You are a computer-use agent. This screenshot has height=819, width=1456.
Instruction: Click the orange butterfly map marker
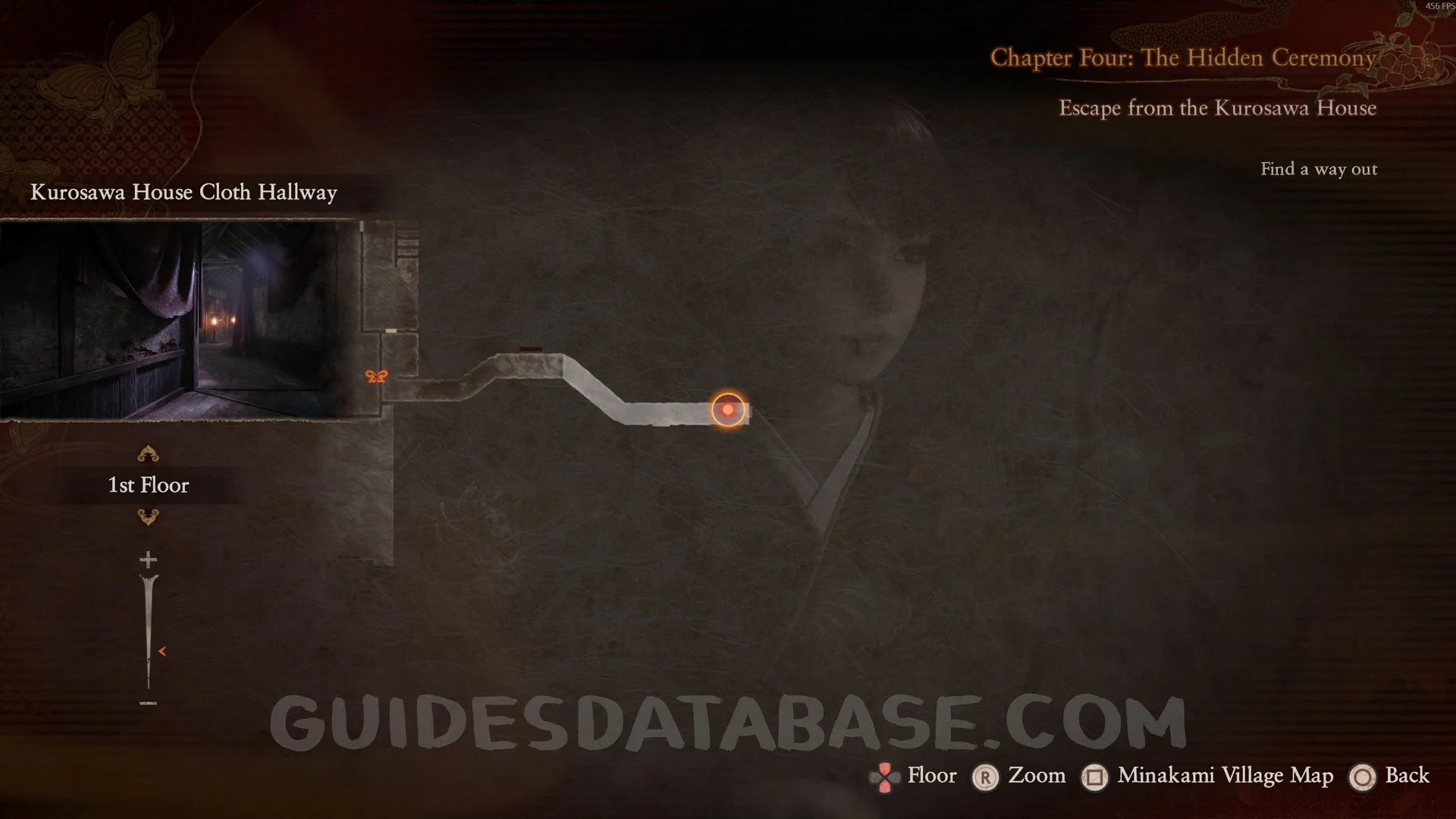coord(376,376)
